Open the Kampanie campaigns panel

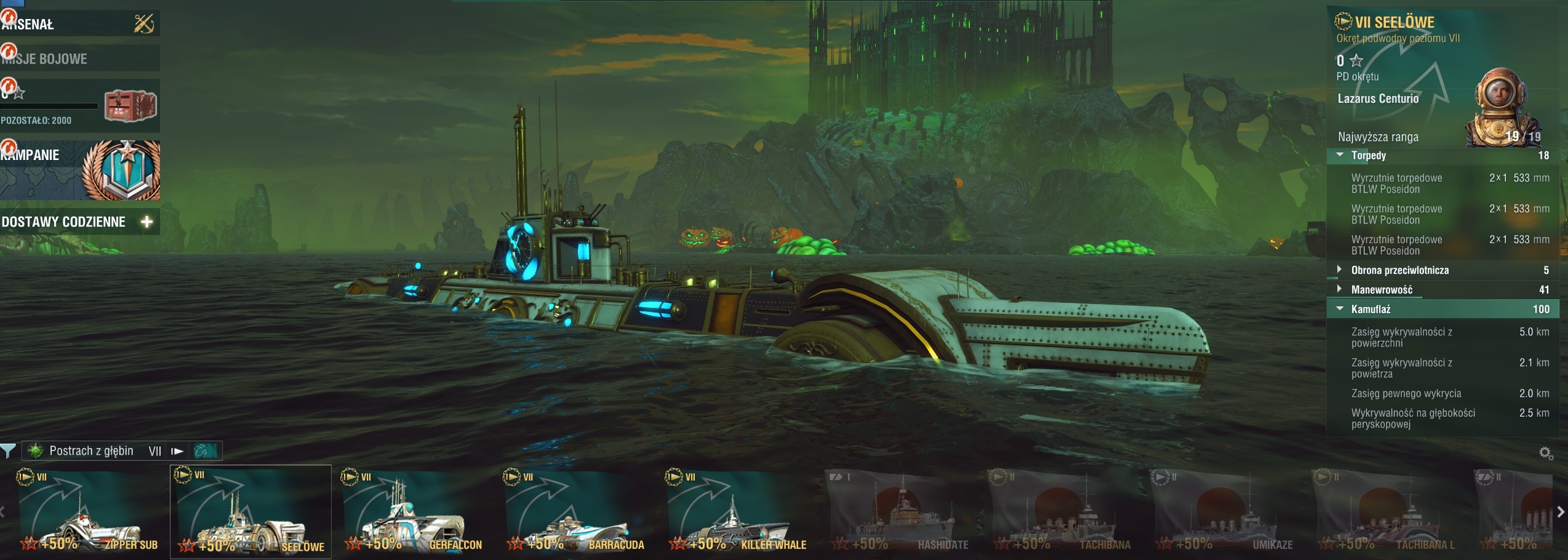(x=80, y=170)
